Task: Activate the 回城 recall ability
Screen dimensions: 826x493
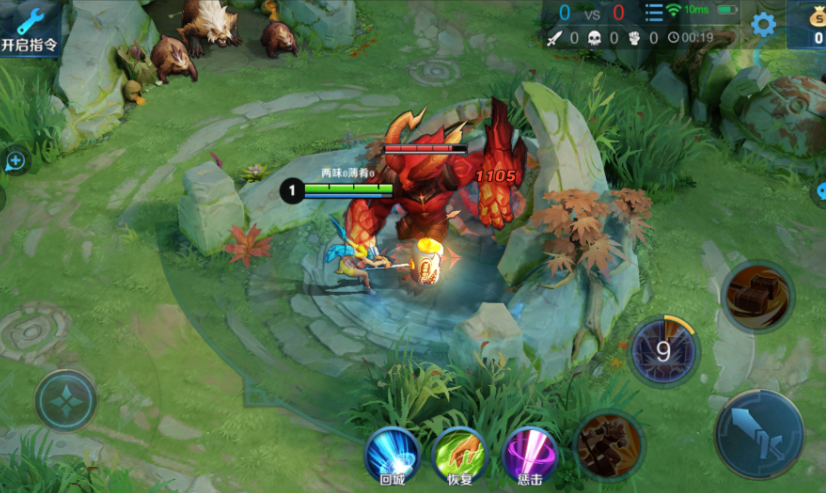Action: click(392, 455)
